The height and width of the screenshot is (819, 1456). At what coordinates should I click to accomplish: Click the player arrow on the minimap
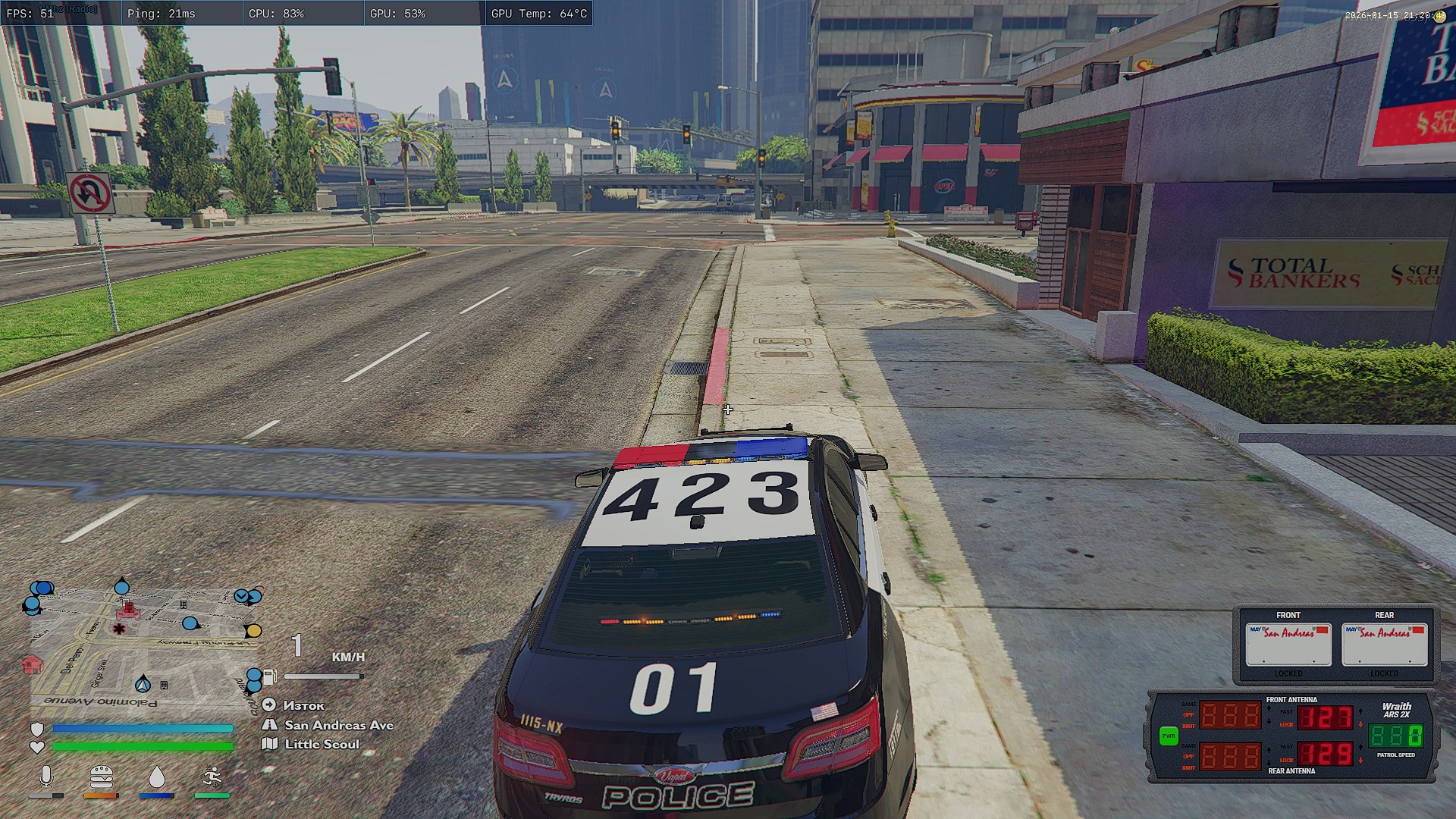point(143,684)
